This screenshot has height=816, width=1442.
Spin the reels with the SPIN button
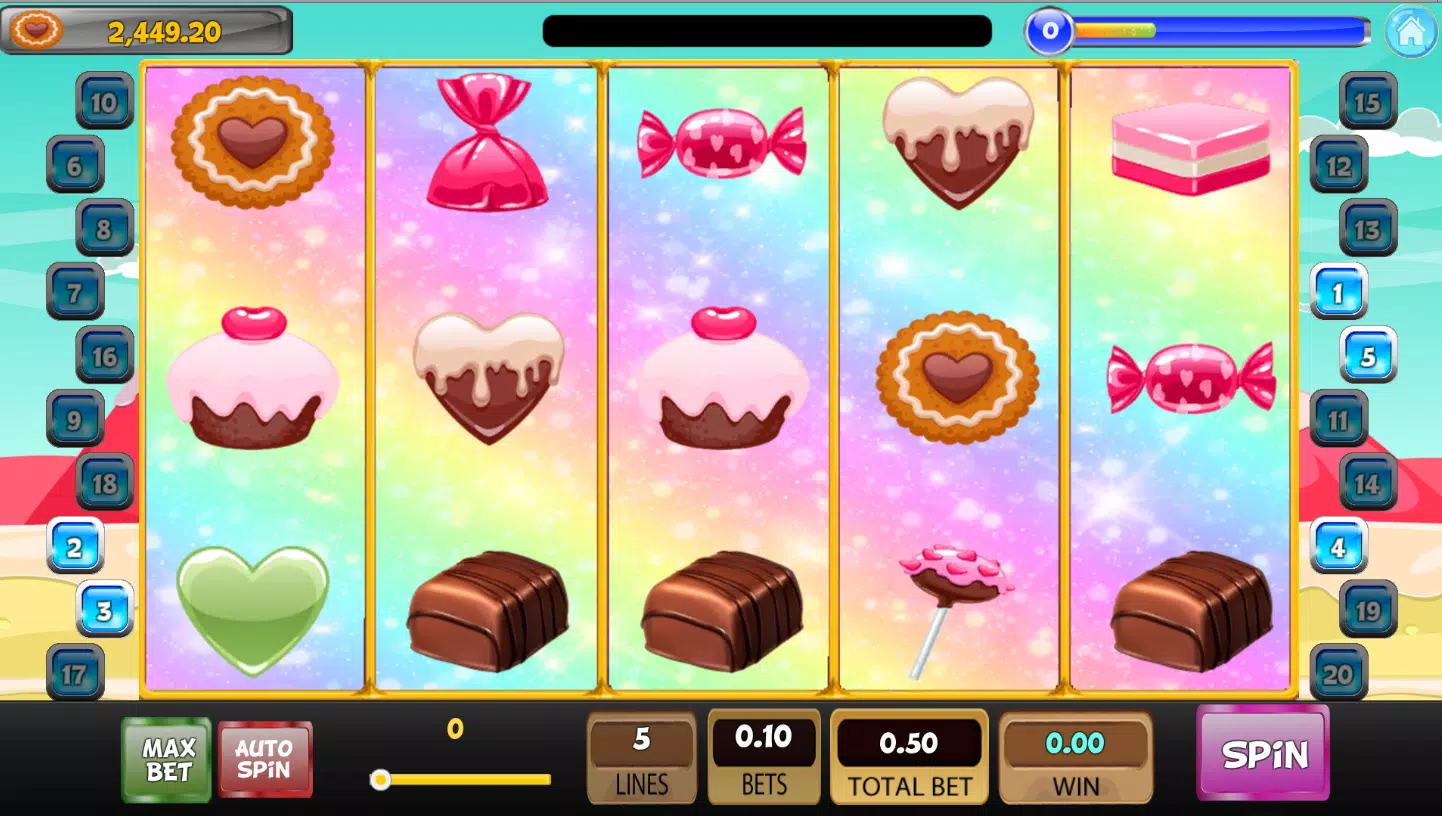point(1263,753)
